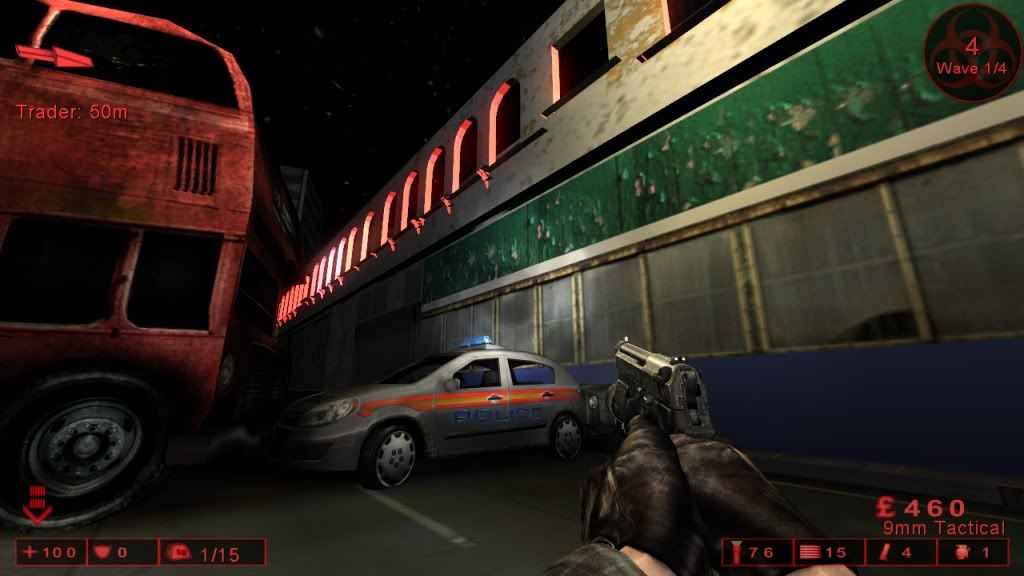This screenshot has height=576, width=1024.
Task: Choose the grenade icon
Action: coord(961,552)
